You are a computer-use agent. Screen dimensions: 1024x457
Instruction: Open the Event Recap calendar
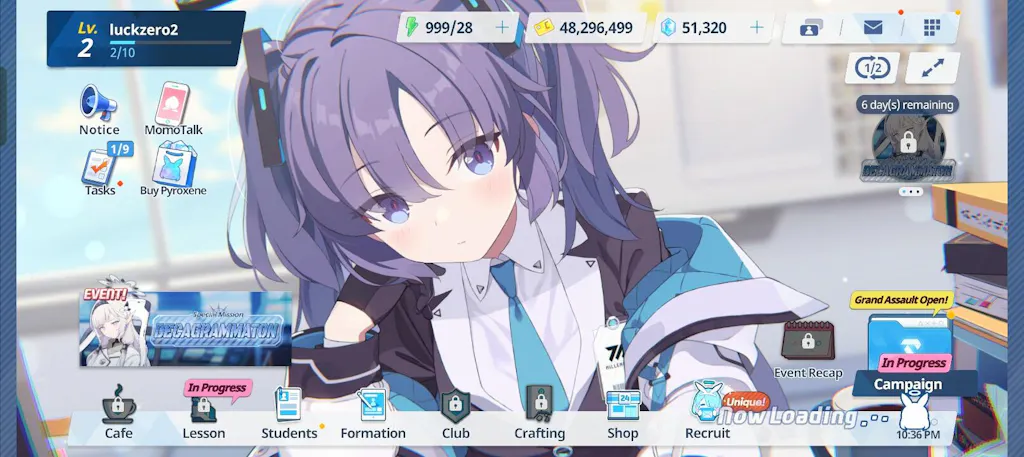click(808, 347)
